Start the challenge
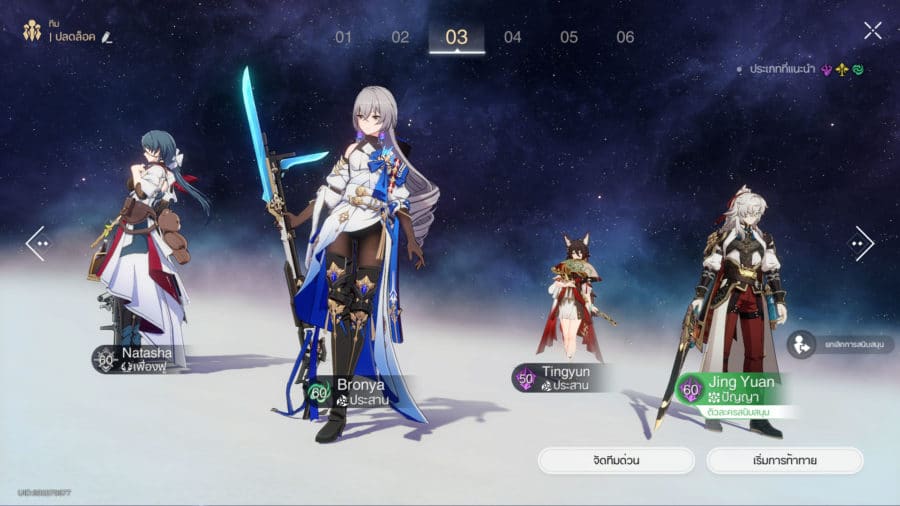 [784, 460]
